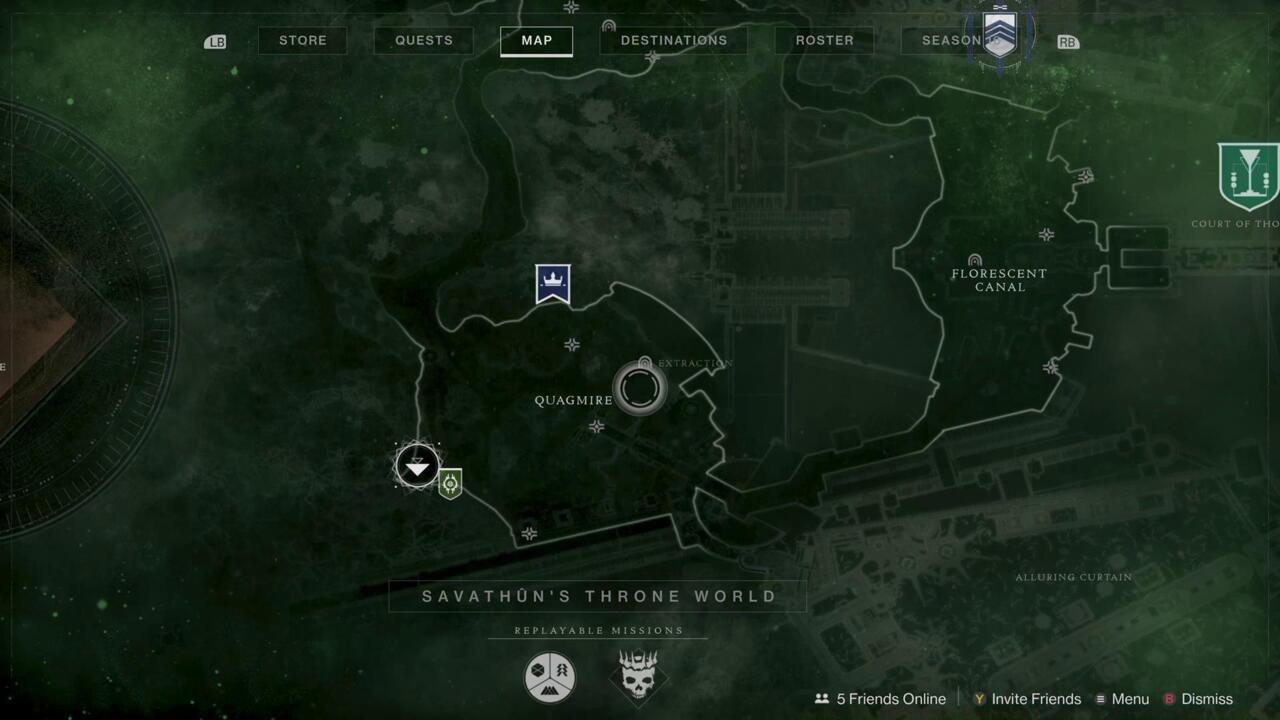Select the Extraction Lost Sector icon near Quagmire
Viewport: 1280px width, 720px height.
coord(640,389)
